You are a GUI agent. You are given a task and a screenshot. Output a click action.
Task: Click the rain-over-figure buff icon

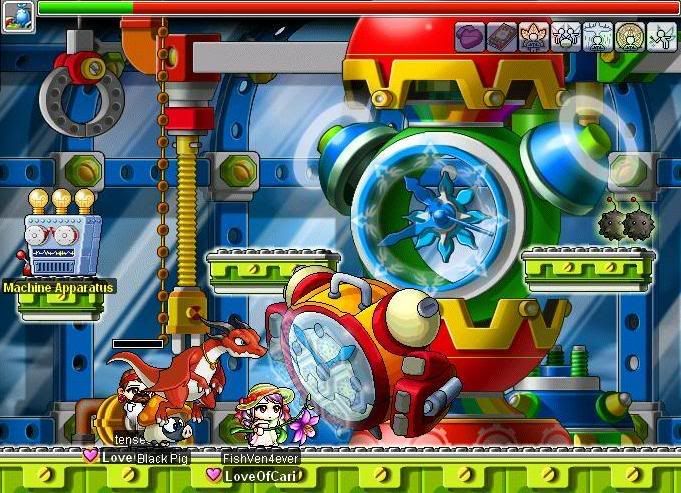point(598,37)
